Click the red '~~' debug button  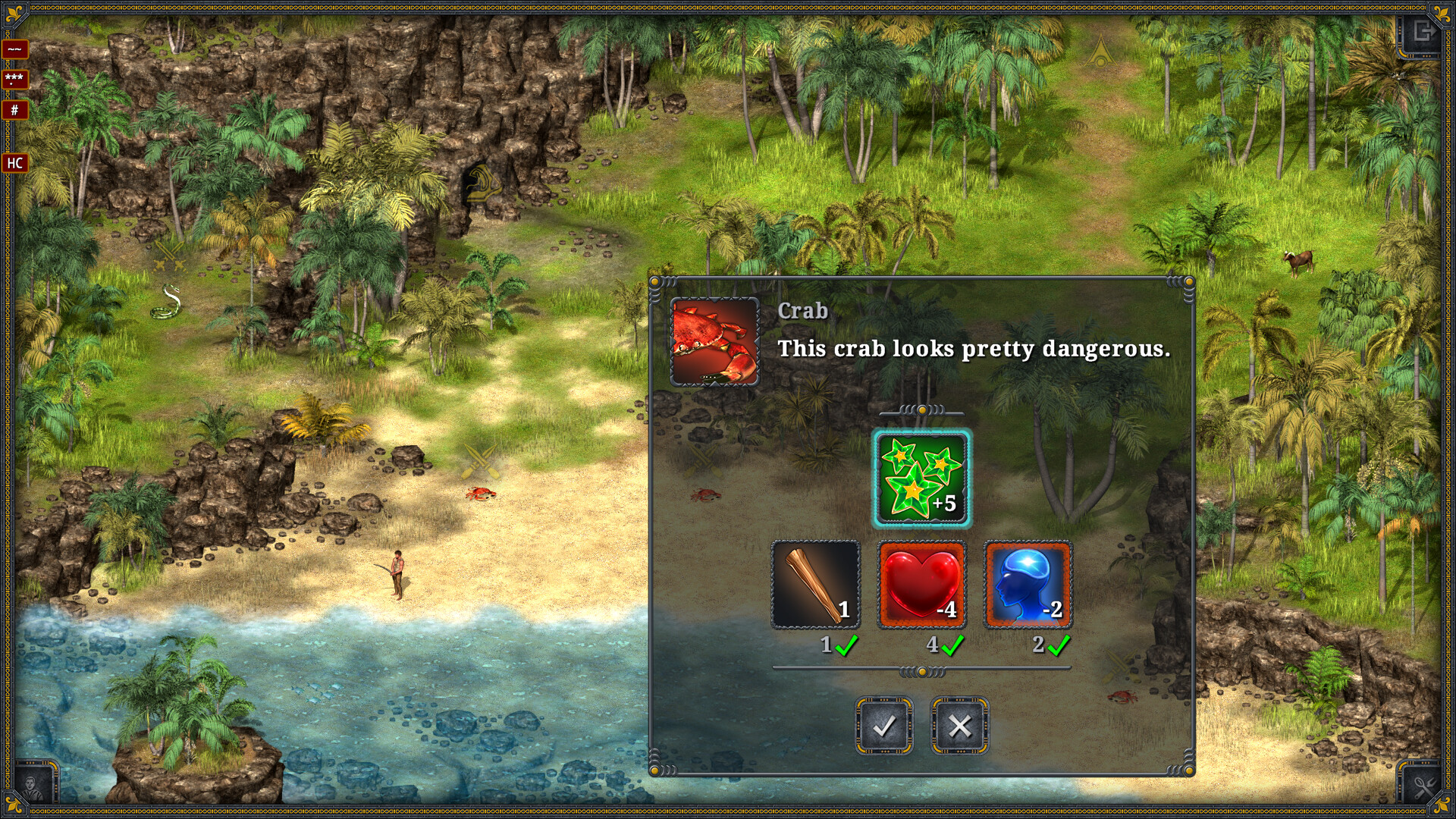(14, 49)
